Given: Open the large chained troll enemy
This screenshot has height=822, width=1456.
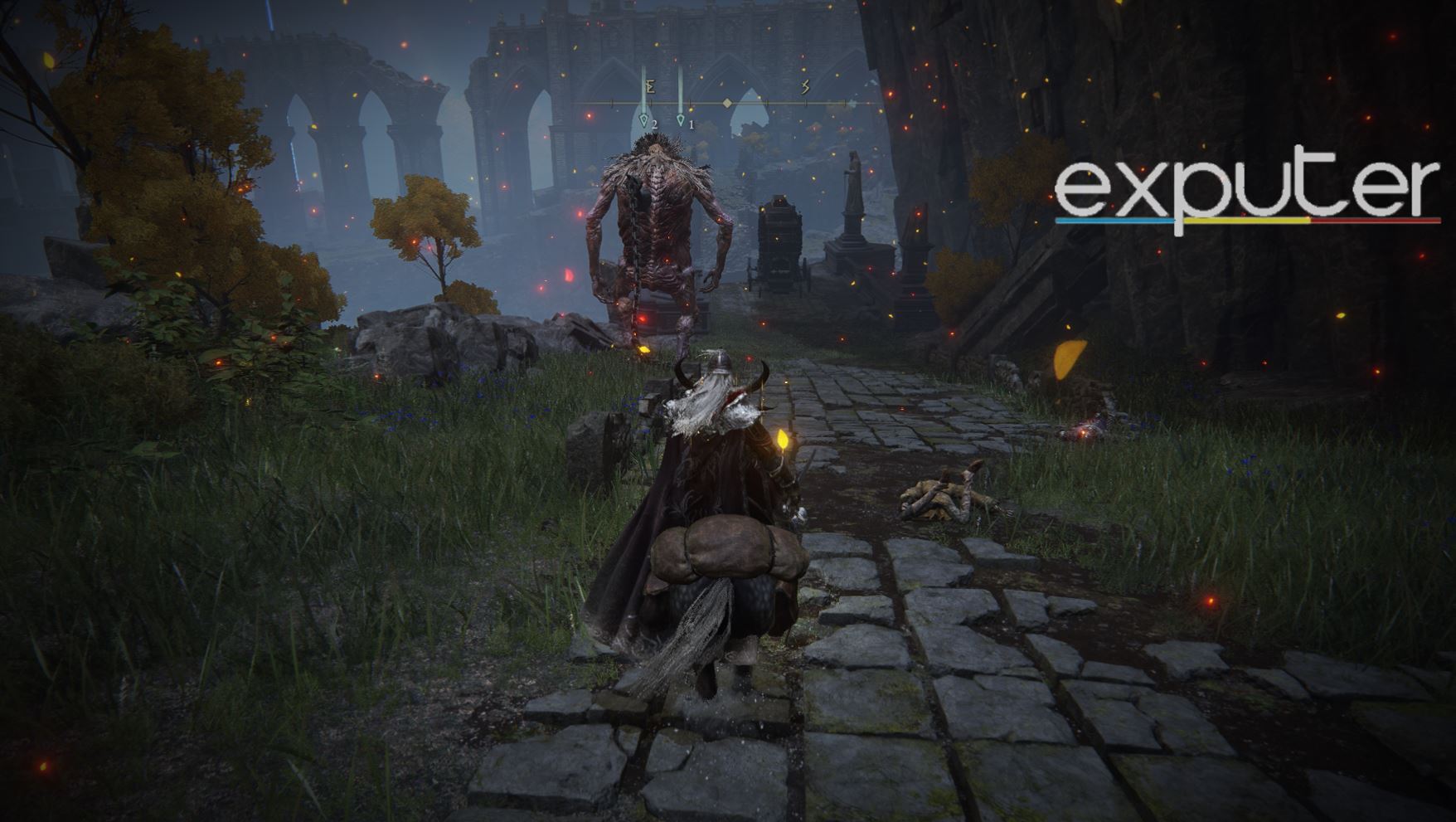Looking at the screenshot, I should coord(659,228).
